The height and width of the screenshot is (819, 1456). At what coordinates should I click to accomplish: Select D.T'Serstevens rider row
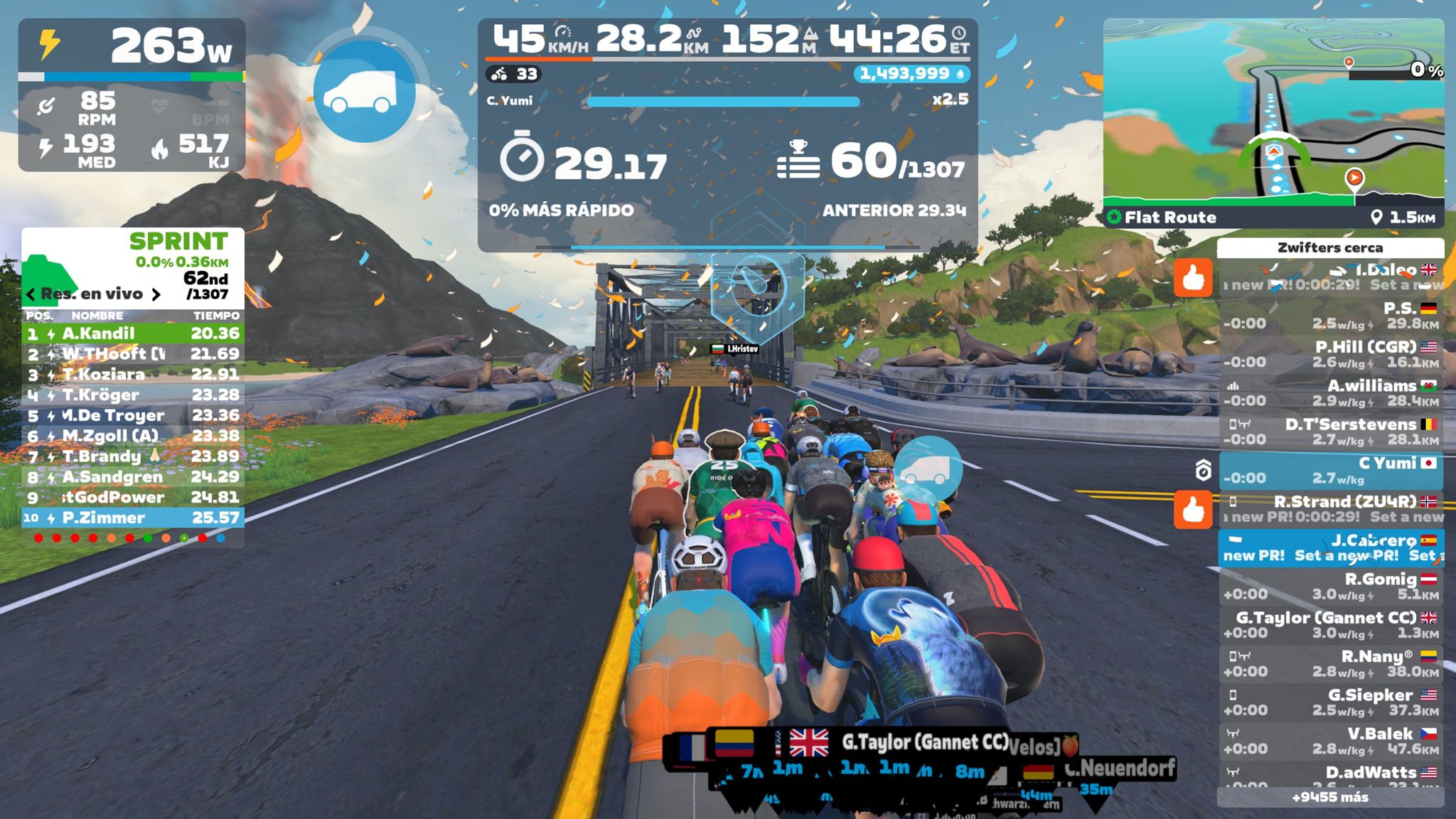[x=1329, y=432]
